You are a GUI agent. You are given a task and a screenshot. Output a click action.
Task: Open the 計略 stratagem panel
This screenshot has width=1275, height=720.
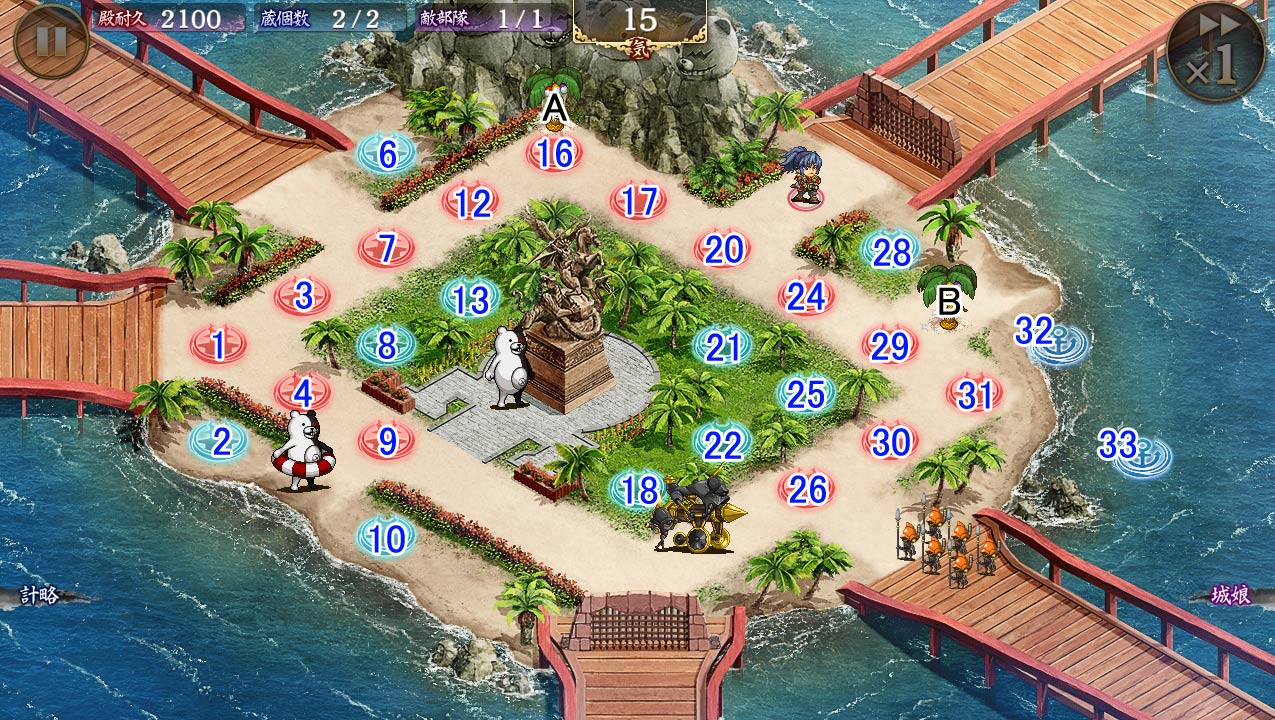[40, 596]
